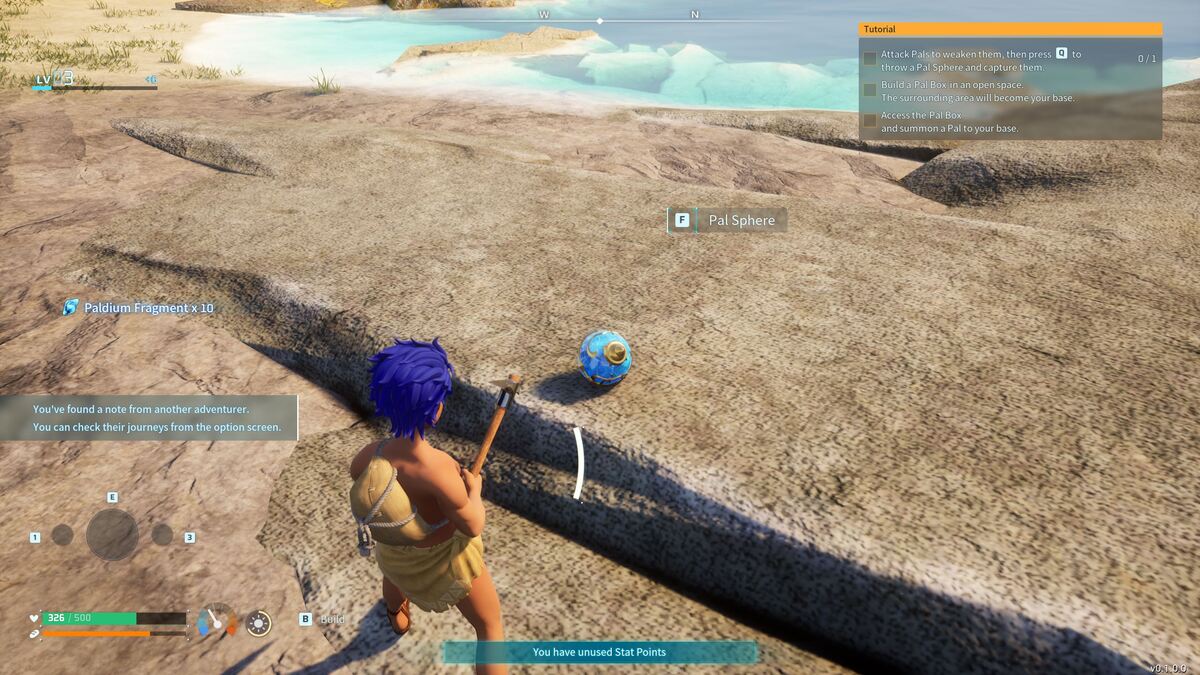
Task: Click the Tutorial panel header
Action: (1010, 29)
